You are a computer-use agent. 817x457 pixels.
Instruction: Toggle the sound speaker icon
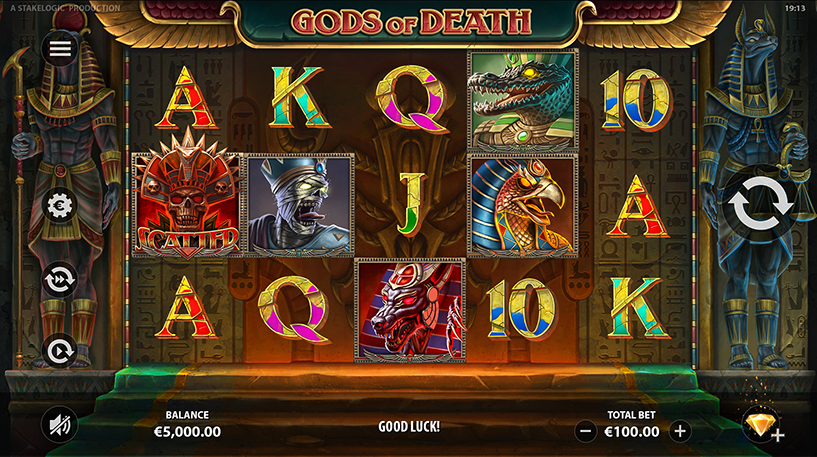tap(59, 425)
